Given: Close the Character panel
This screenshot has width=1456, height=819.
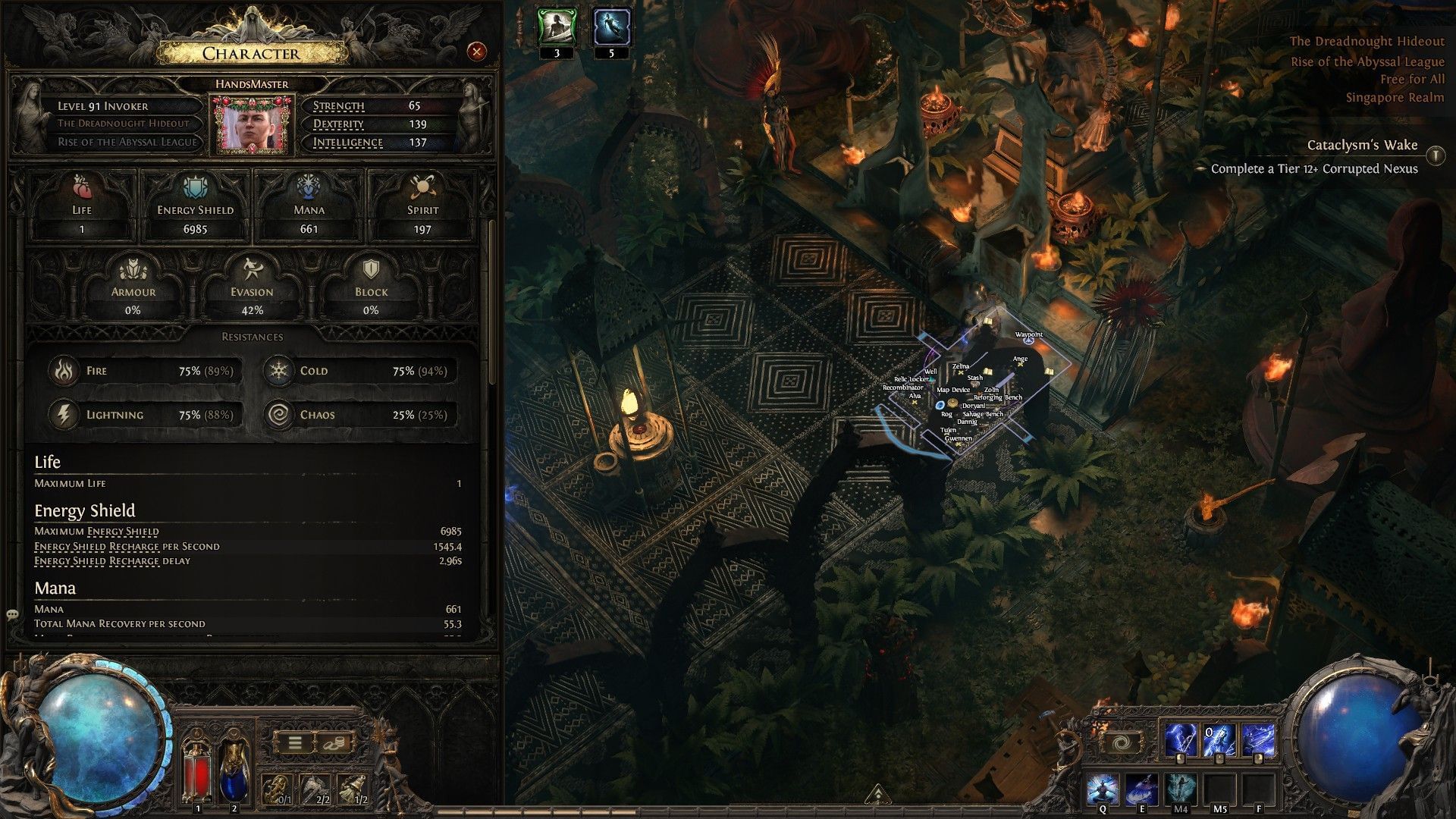Looking at the screenshot, I should point(476,52).
